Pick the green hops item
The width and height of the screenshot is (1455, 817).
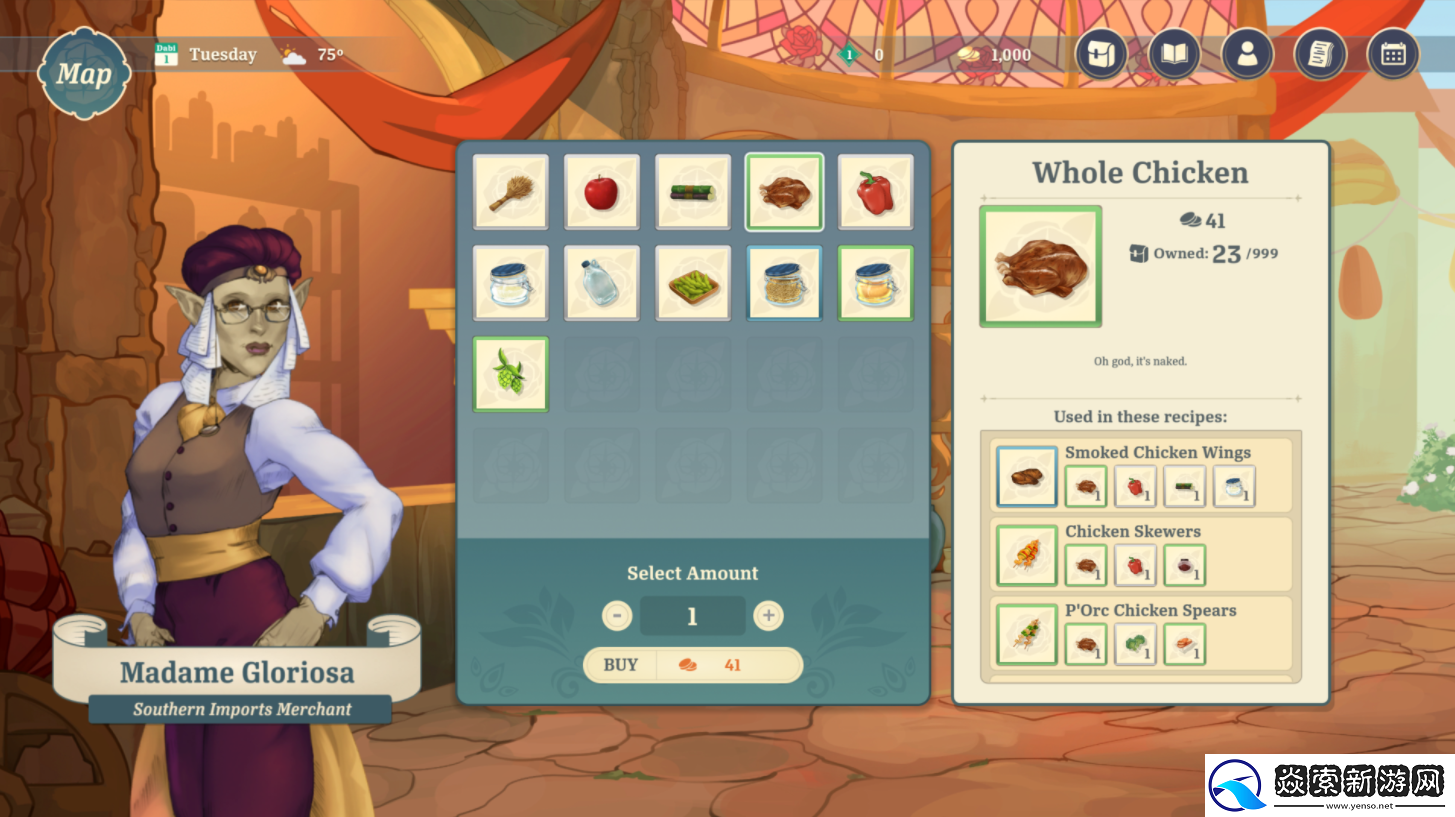click(510, 374)
